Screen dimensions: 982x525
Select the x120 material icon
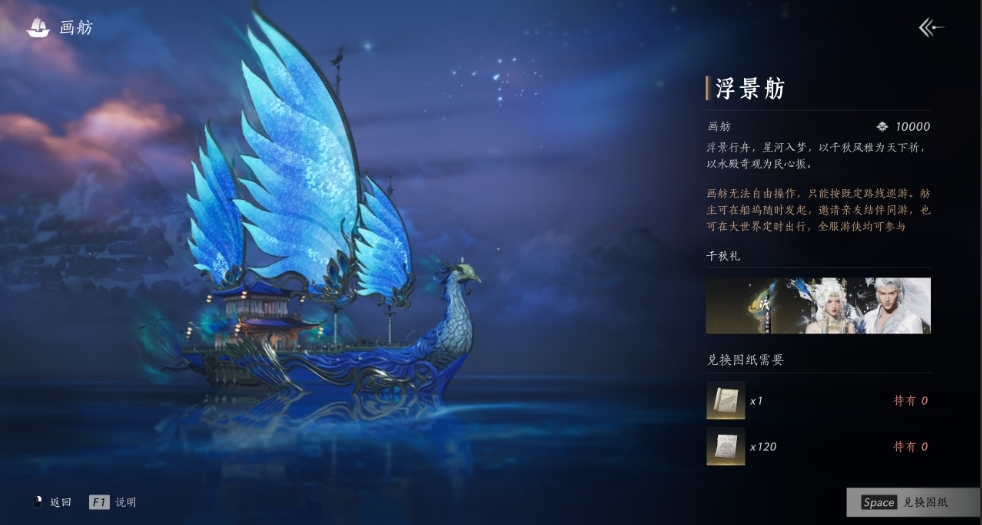click(725, 446)
